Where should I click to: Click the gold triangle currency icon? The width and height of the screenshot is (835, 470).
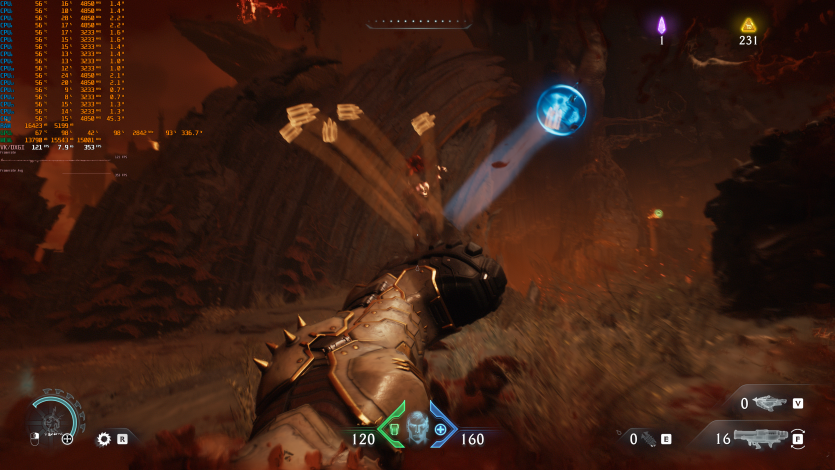(x=748, y=25)
